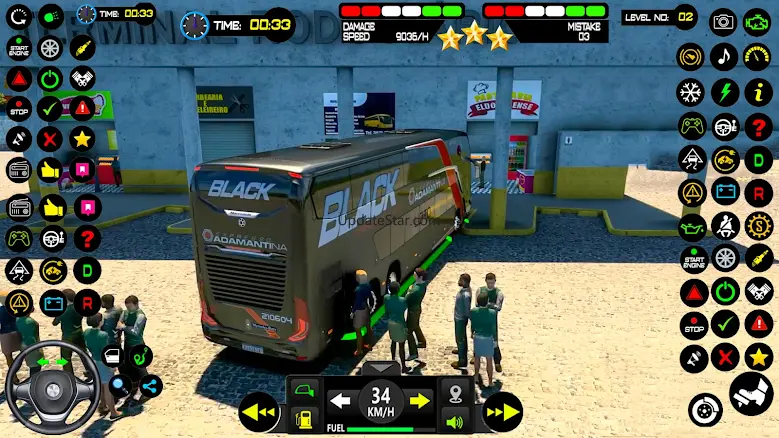Activate the snowflake air conditioning icon
This screenshot has height=438, width=779.
[x=691, y=93]
